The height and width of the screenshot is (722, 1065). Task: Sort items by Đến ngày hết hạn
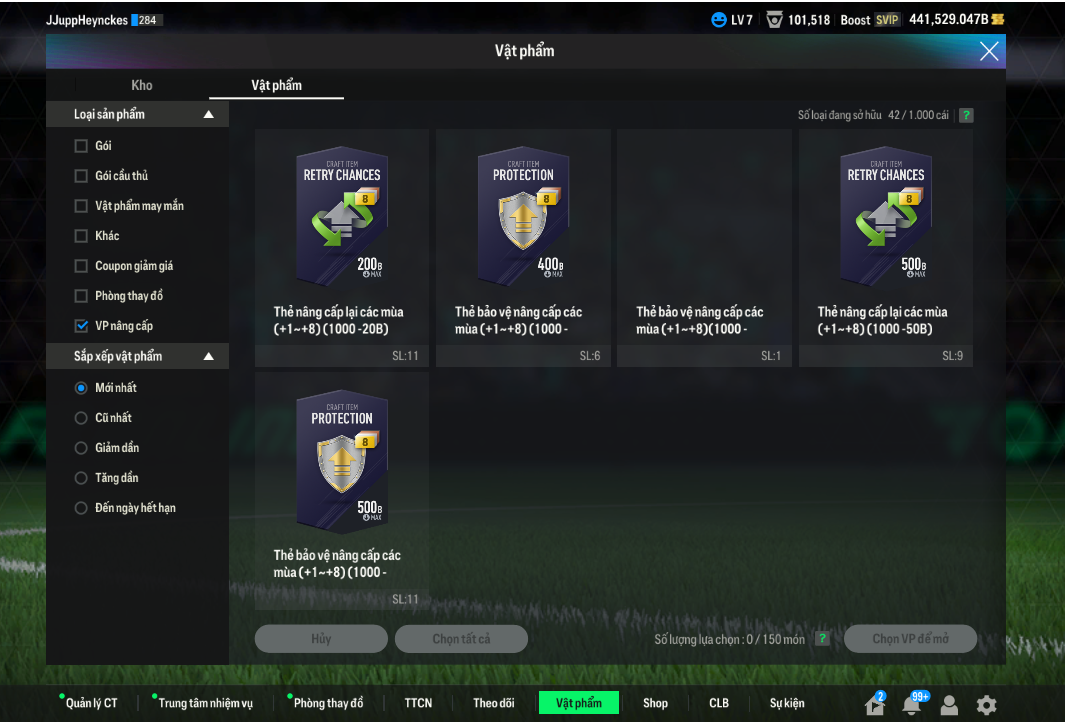click(x=82, y=508)
